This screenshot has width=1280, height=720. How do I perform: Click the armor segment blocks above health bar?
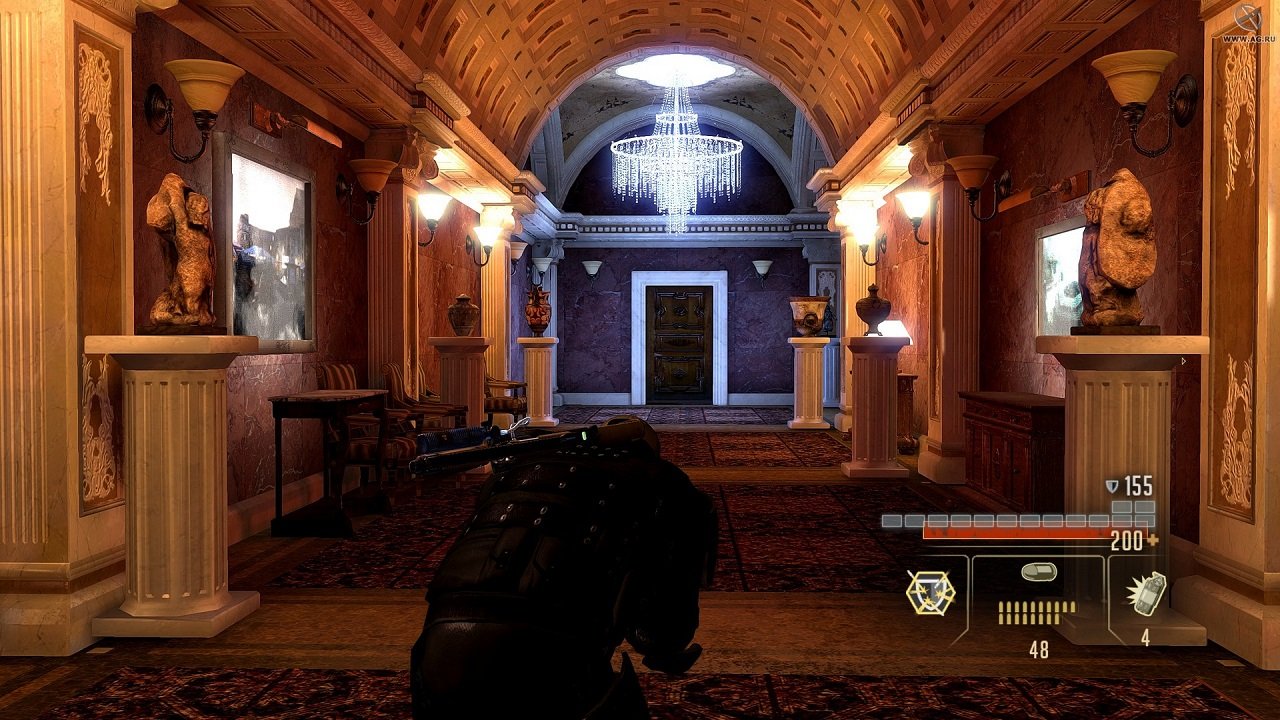pyautogui.click(x=1000, y=519)
